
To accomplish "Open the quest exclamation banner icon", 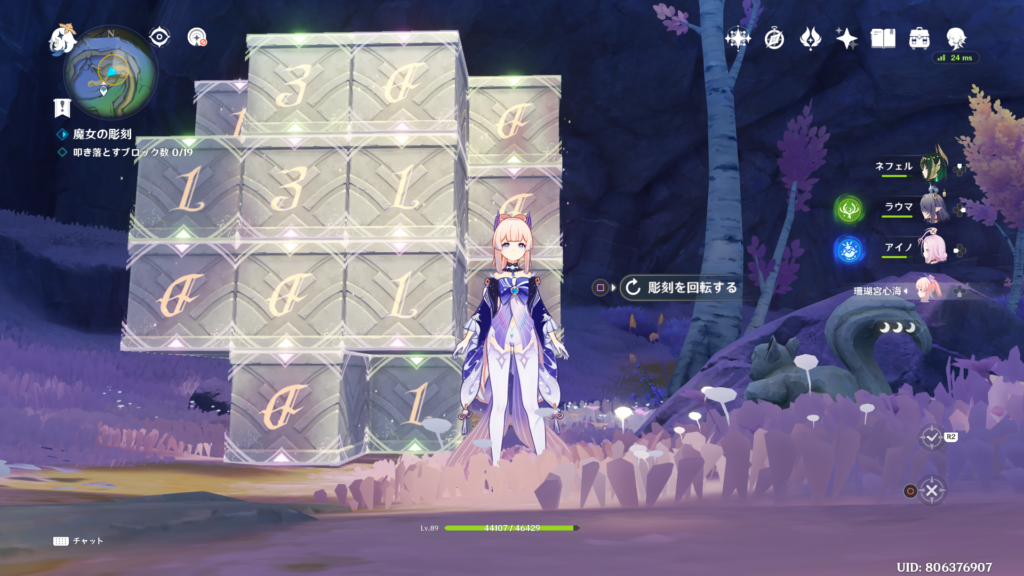I will coord(62,109).
